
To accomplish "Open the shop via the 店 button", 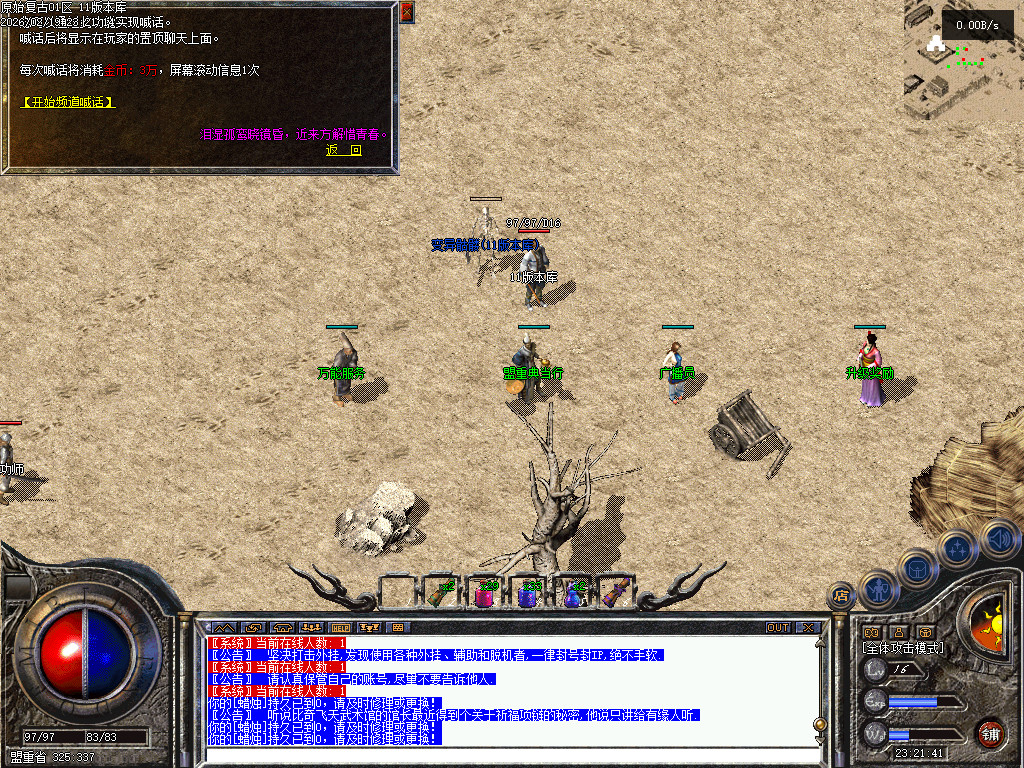I will tap(840, 596).
